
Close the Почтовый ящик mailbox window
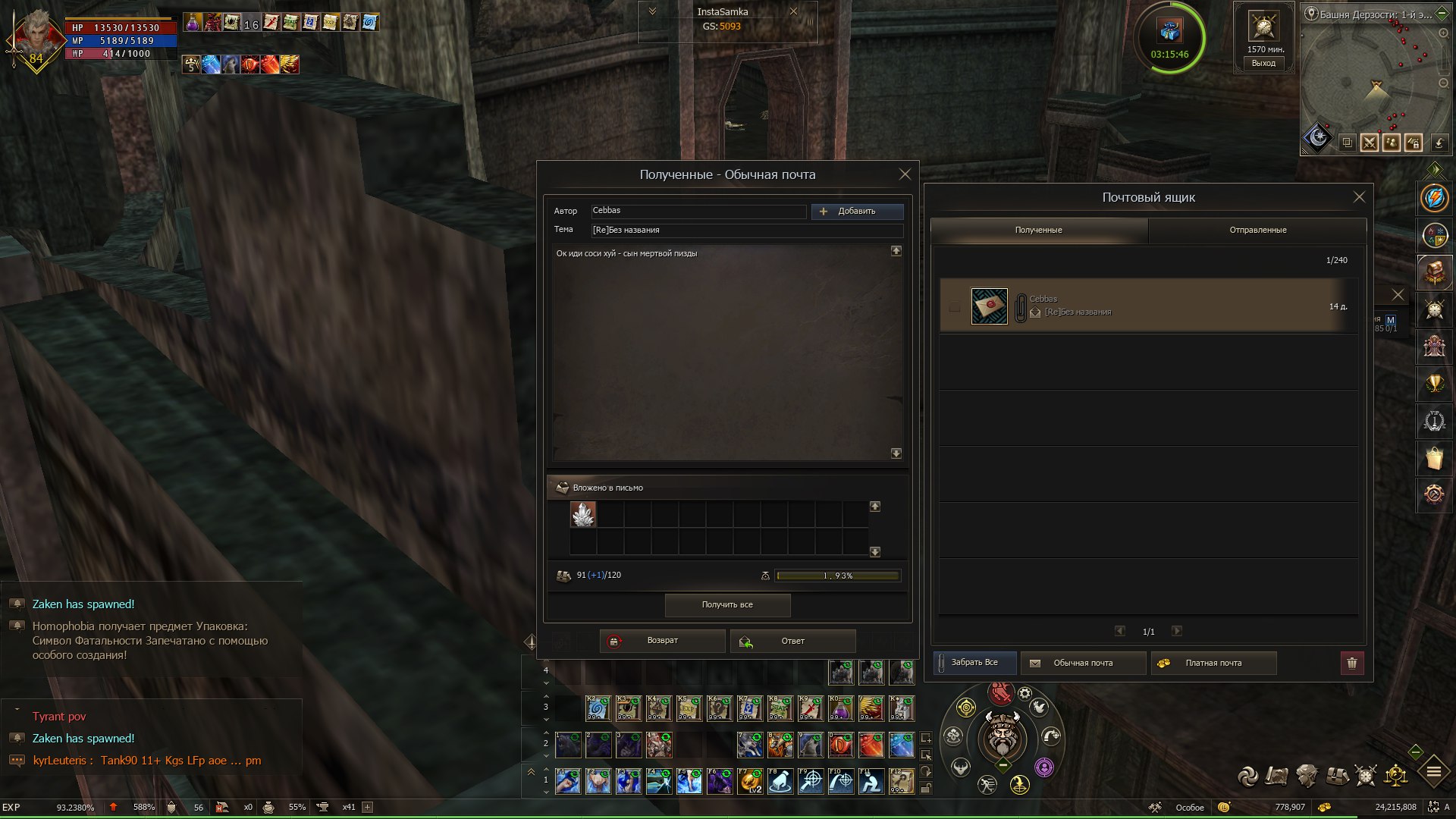(x=1359, y=197)
